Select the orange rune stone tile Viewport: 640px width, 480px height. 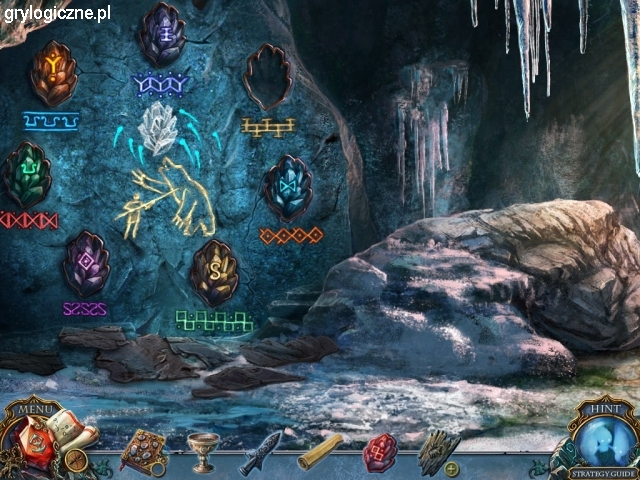tap(54, 73)
